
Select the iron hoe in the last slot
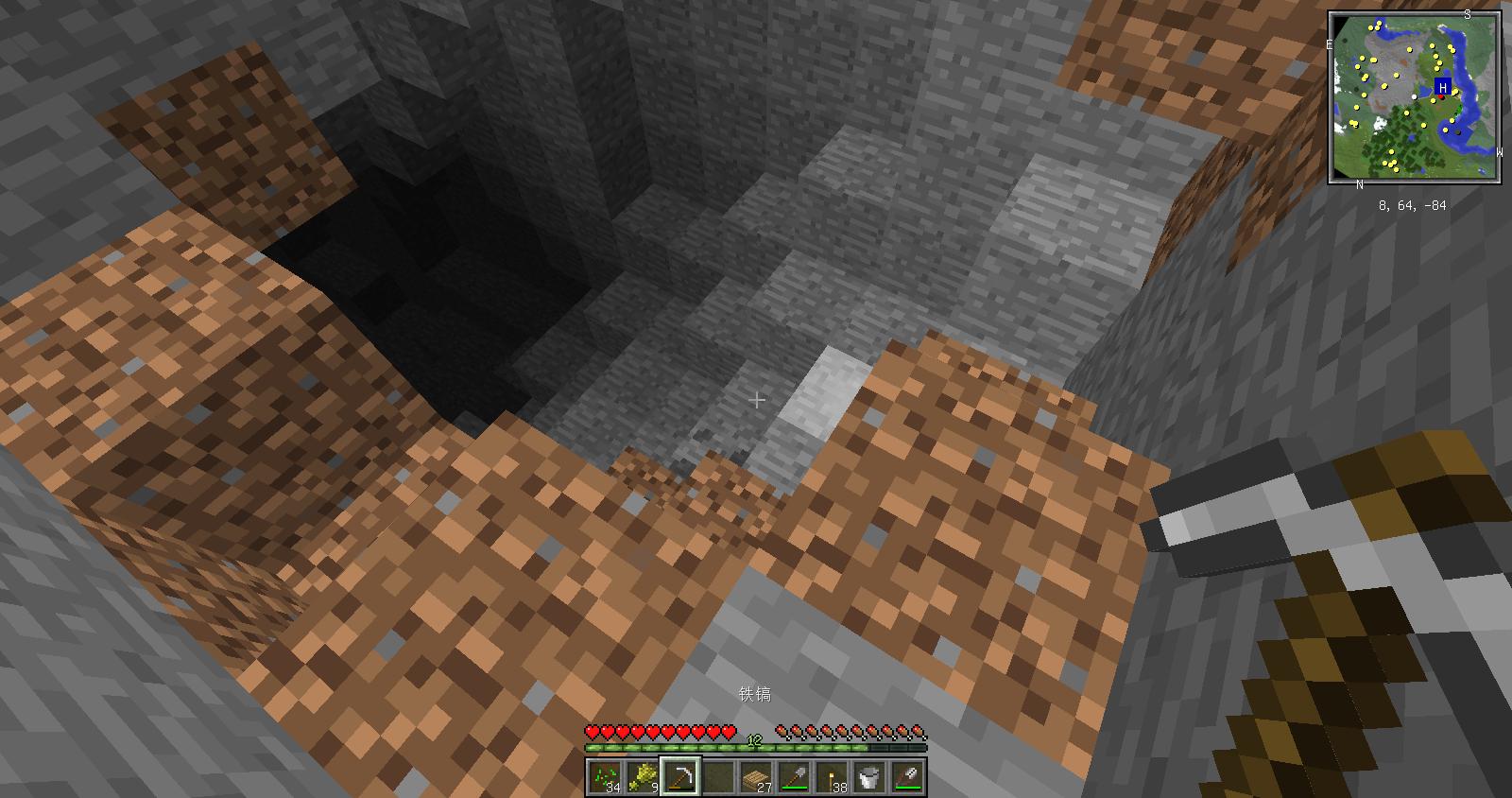click(x=907, y=777)
